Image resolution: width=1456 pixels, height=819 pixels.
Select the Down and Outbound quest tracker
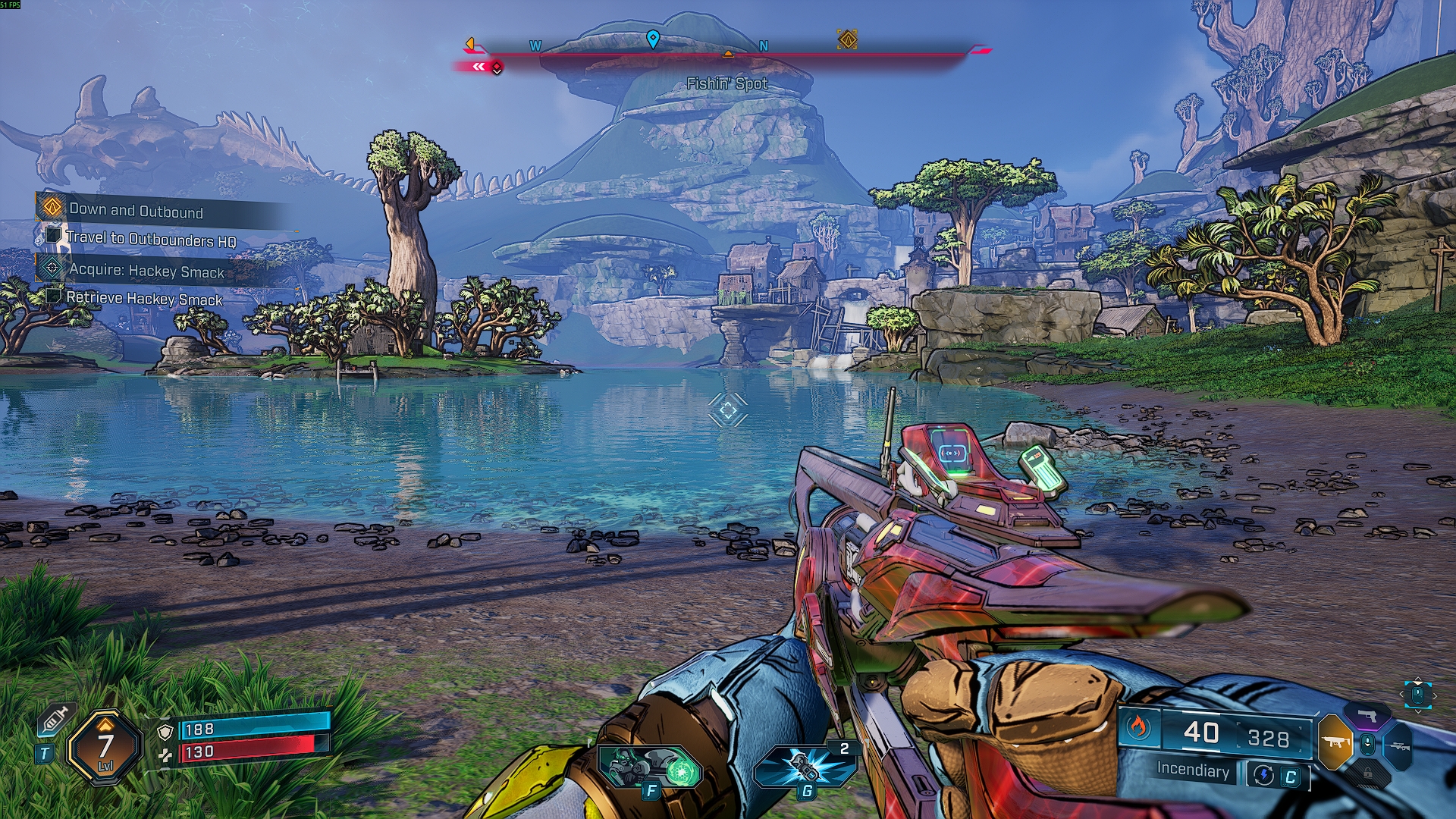click(x=136, y=209)
